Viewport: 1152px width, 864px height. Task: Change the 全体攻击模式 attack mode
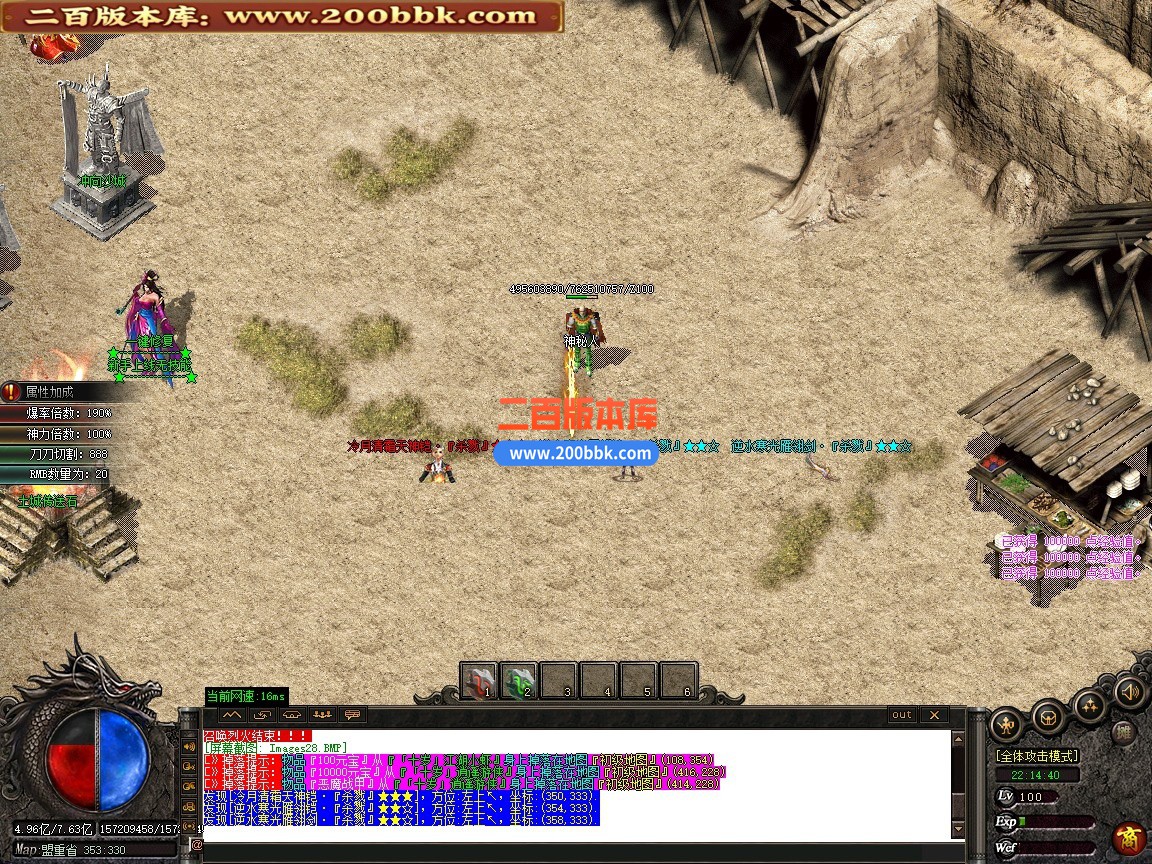pos(1036,756)
